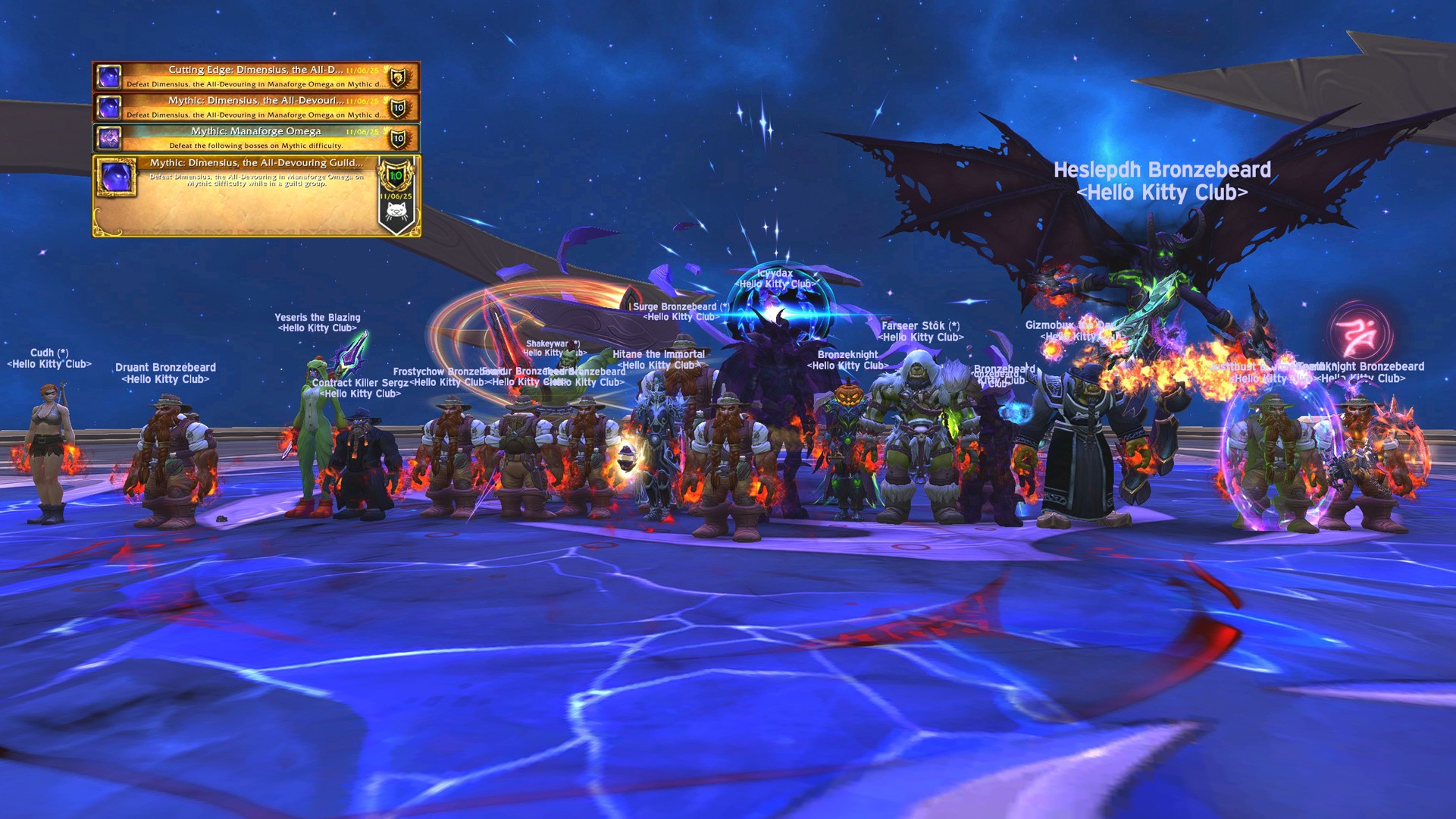Click the Mythic: Manaforge Omega nebula icon

click(x=111, y=137)
